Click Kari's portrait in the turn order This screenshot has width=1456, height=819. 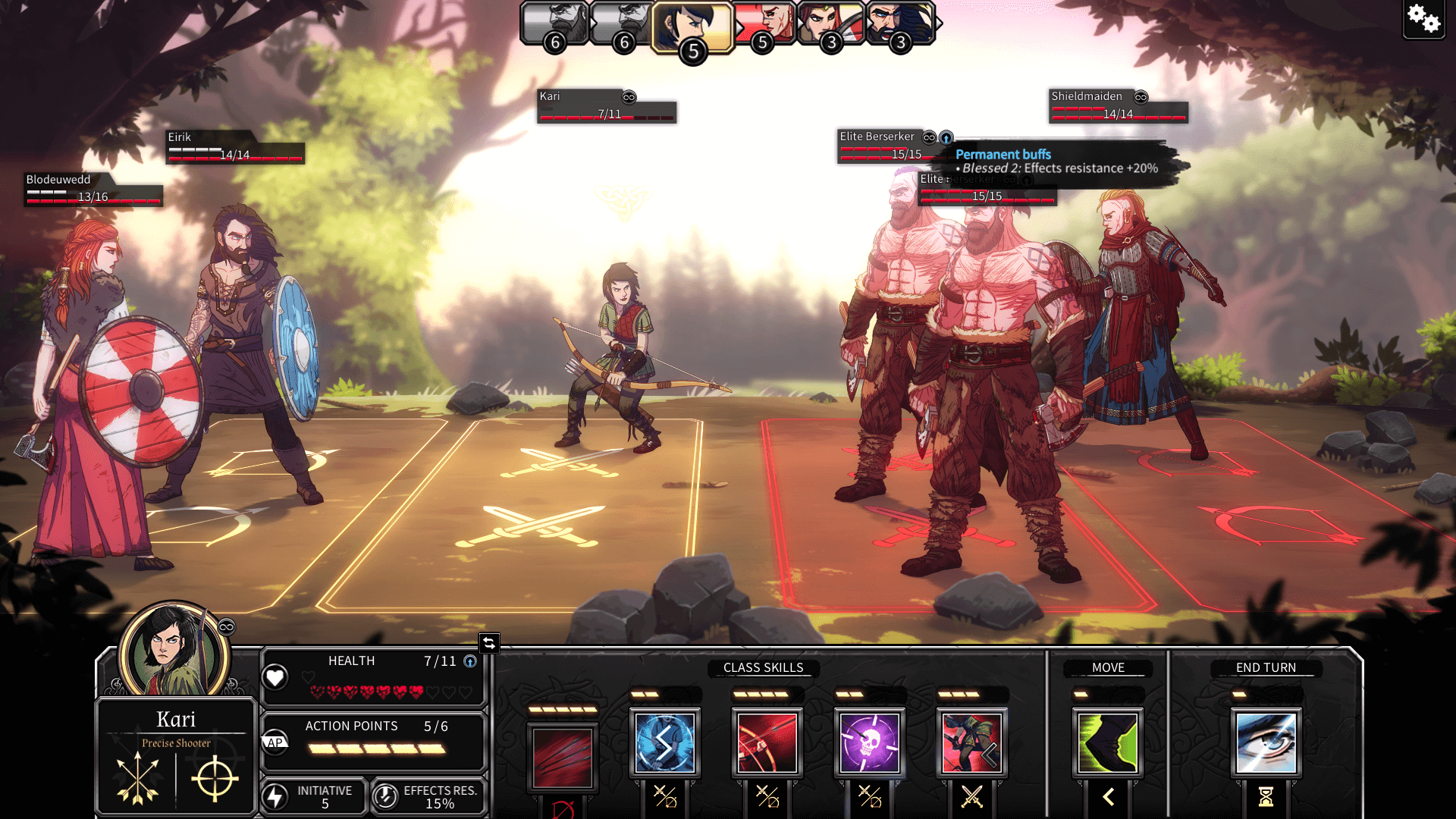coord(692,27)
